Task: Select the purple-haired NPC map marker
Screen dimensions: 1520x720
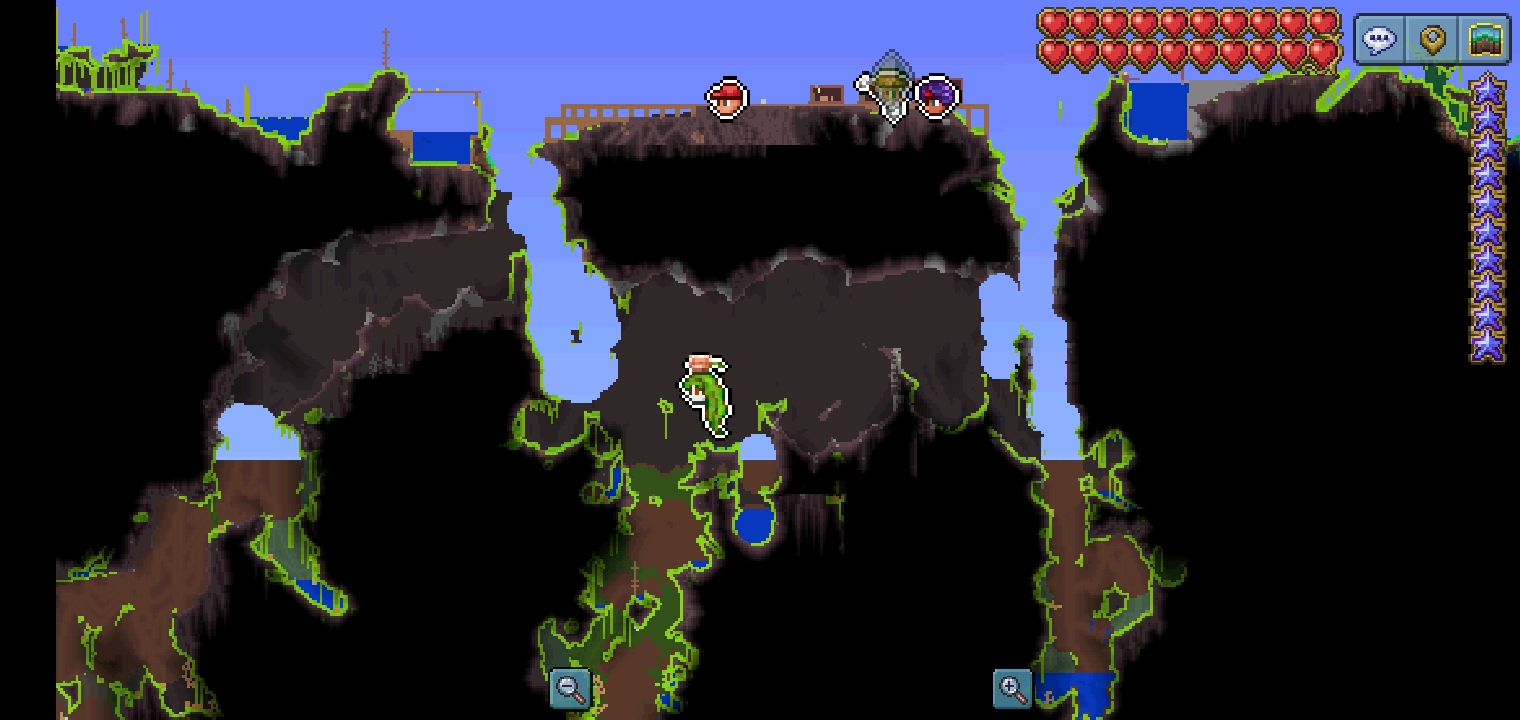Action: point(937,97)
